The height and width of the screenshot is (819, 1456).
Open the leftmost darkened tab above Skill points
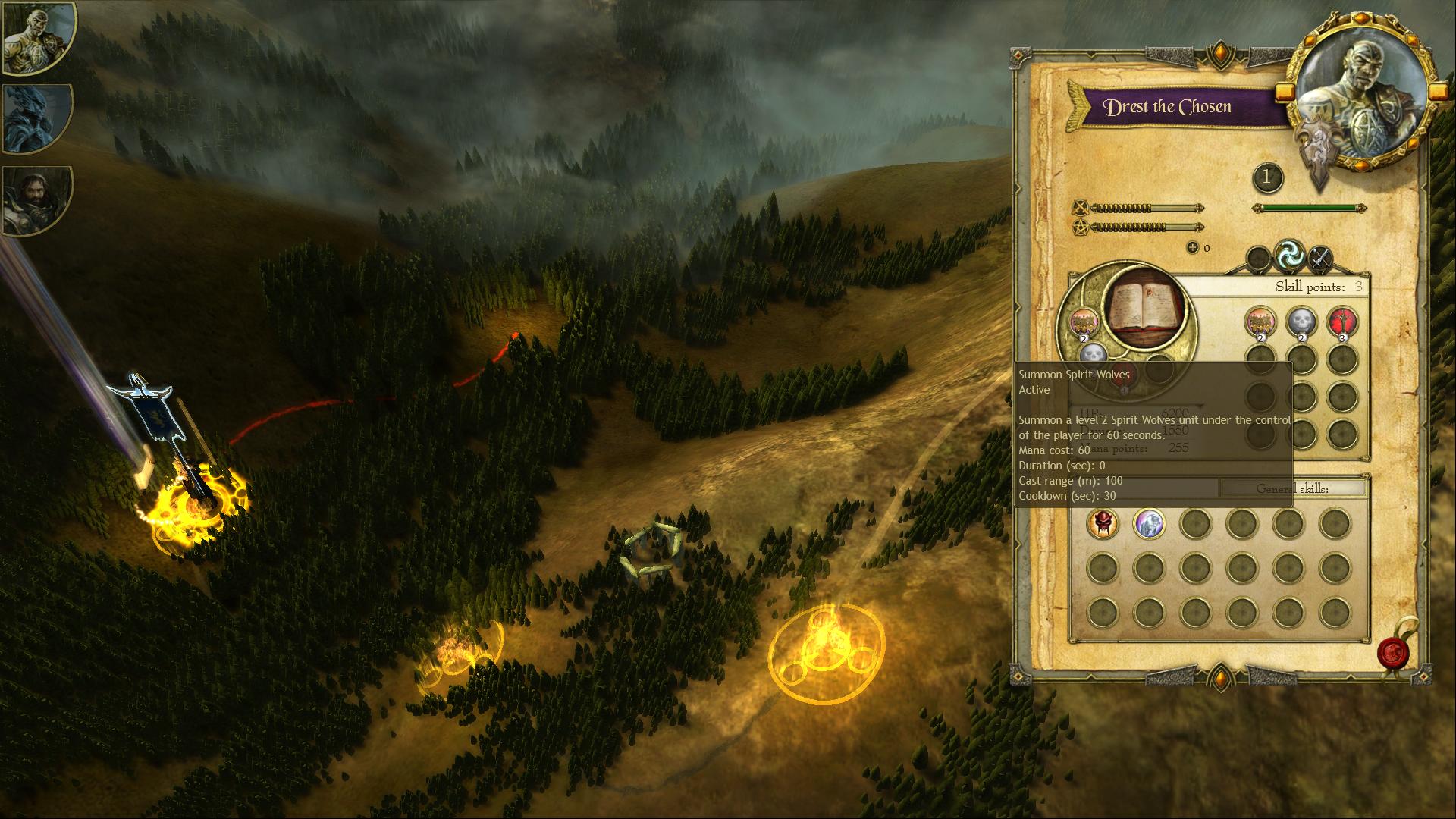click(1258, 259)
